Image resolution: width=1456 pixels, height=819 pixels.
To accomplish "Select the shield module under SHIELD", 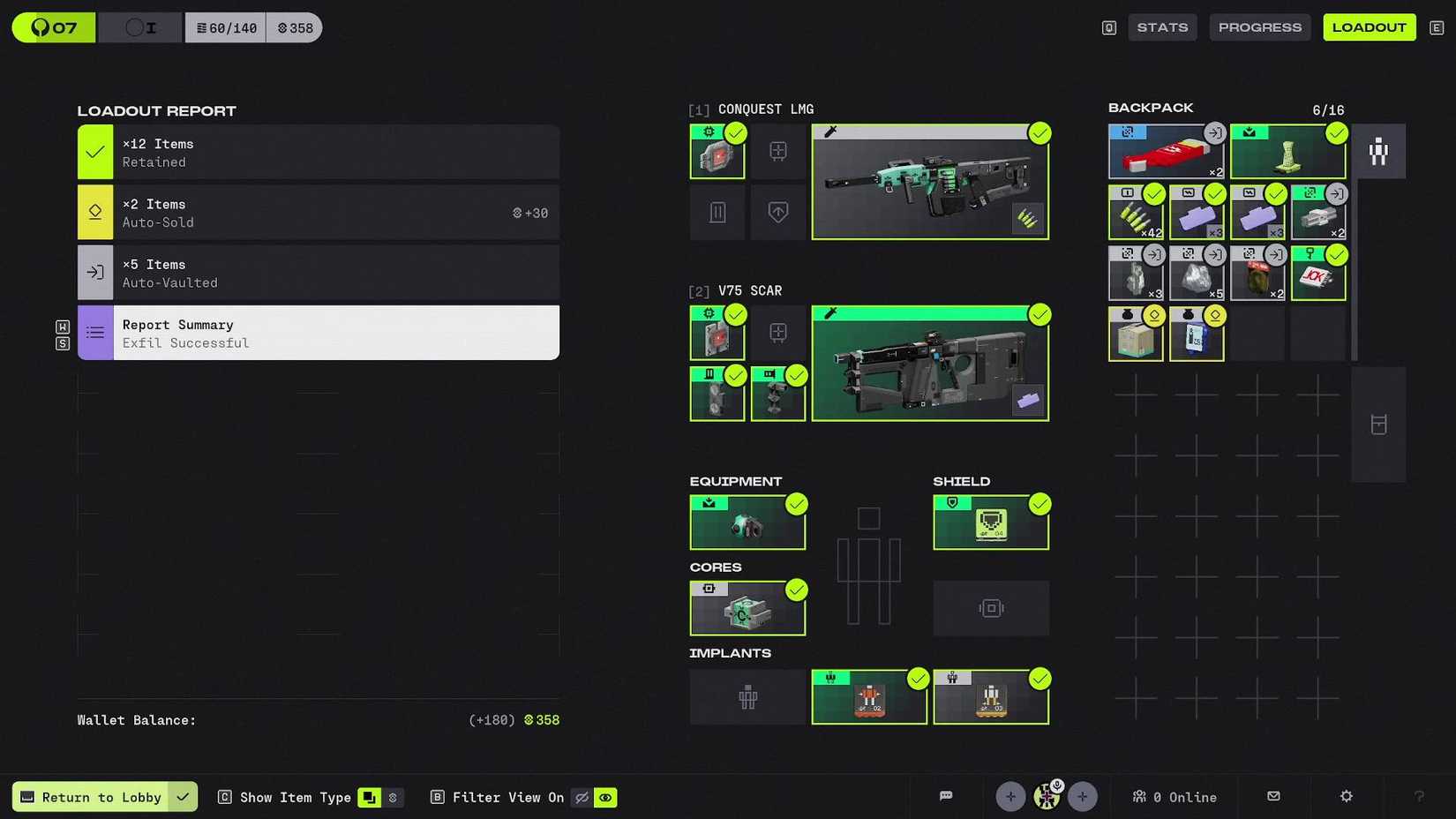I will [x=990, y=521].
